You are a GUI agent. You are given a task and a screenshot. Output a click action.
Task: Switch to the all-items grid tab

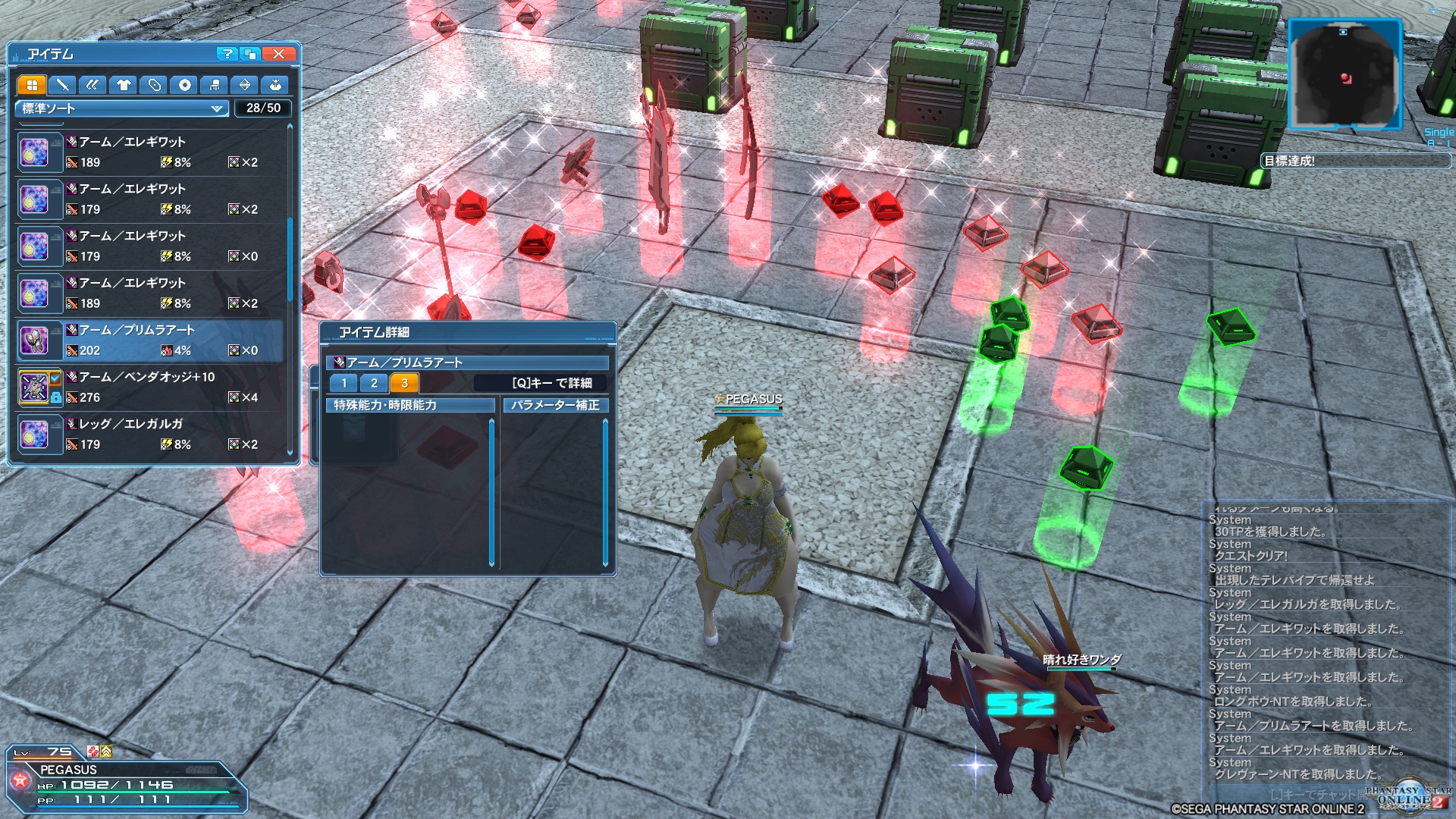click(x=32, y=85)
